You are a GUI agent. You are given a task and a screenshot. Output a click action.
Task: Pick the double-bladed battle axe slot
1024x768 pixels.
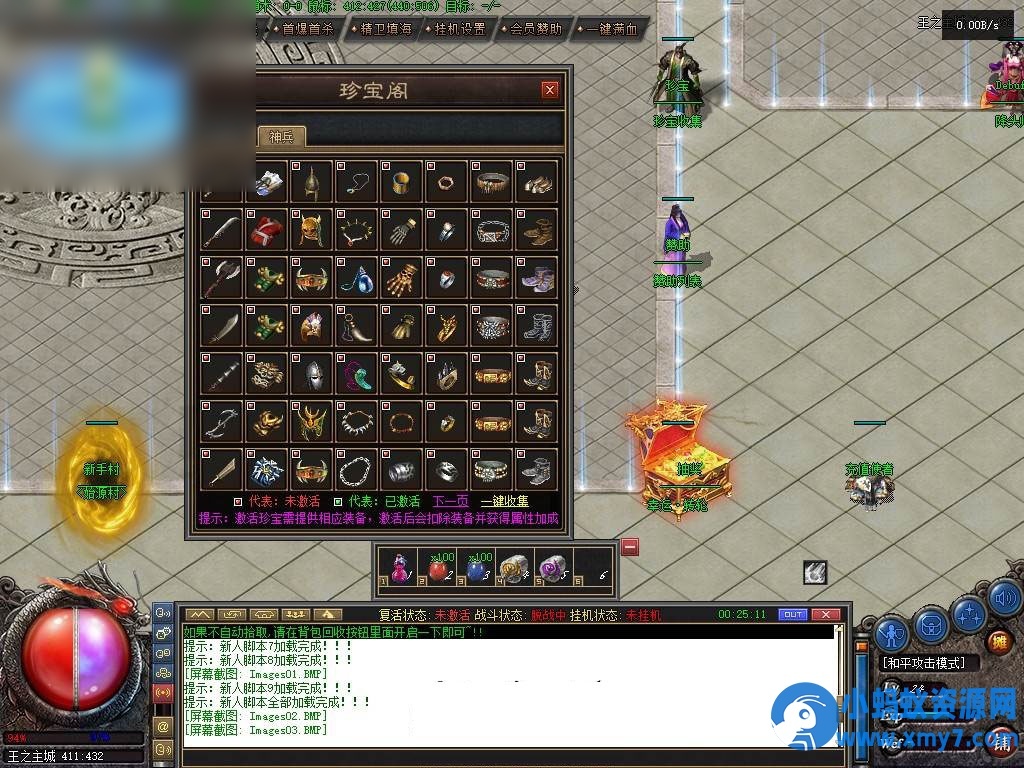[220, 278]
